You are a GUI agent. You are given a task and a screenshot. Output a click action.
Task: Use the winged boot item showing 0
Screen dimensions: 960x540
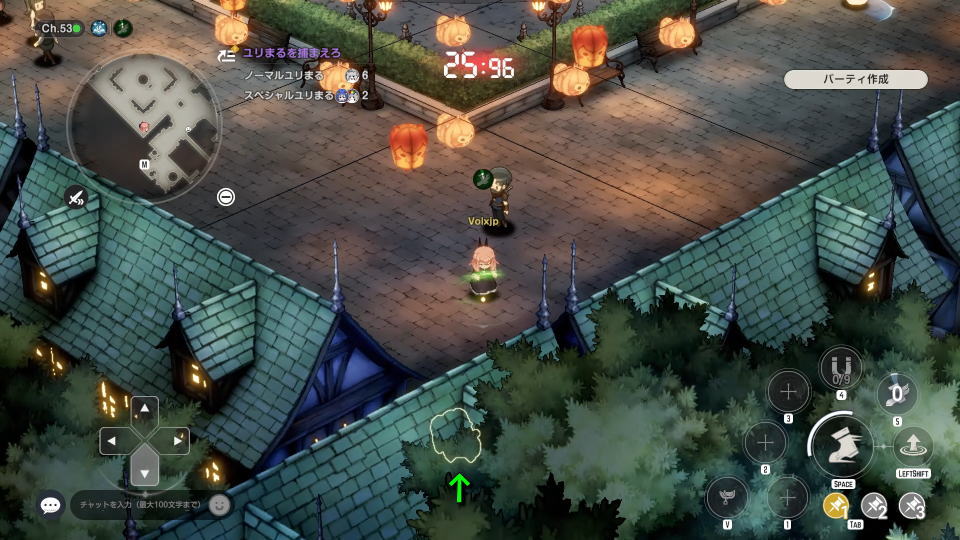(x=897, y=394)
